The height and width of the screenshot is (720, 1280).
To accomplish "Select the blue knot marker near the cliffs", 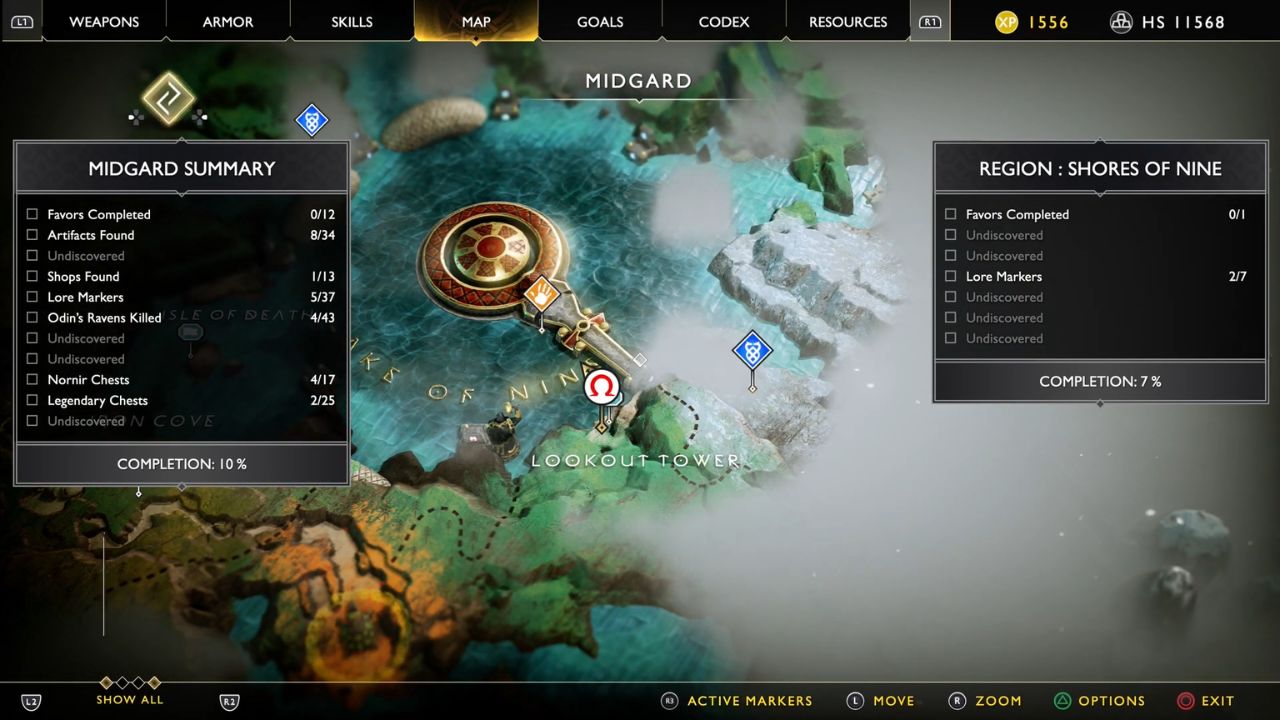I will (752, 351).
